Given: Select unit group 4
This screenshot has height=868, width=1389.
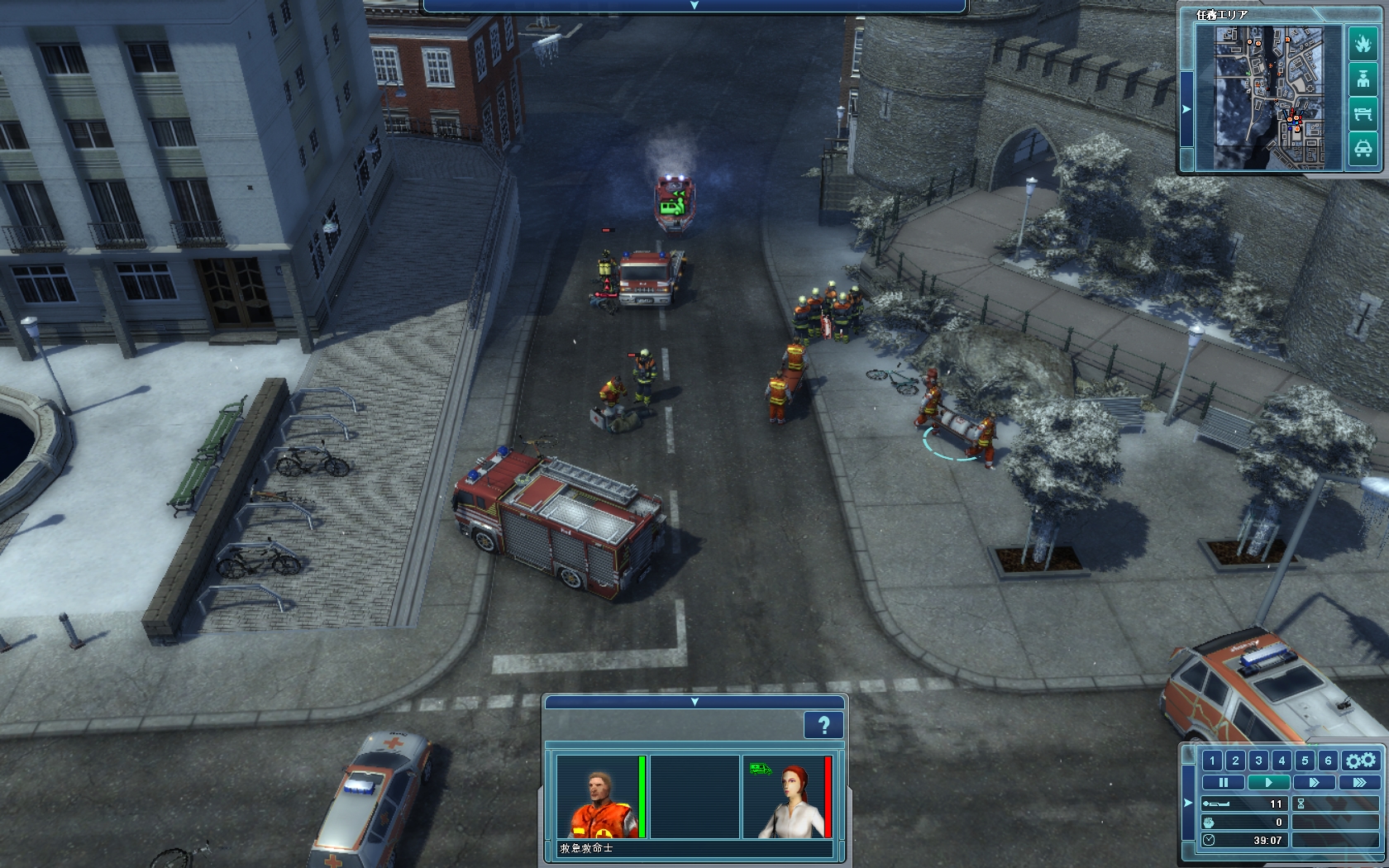Looking at the screenshot, I should (x=1282, y=761).
